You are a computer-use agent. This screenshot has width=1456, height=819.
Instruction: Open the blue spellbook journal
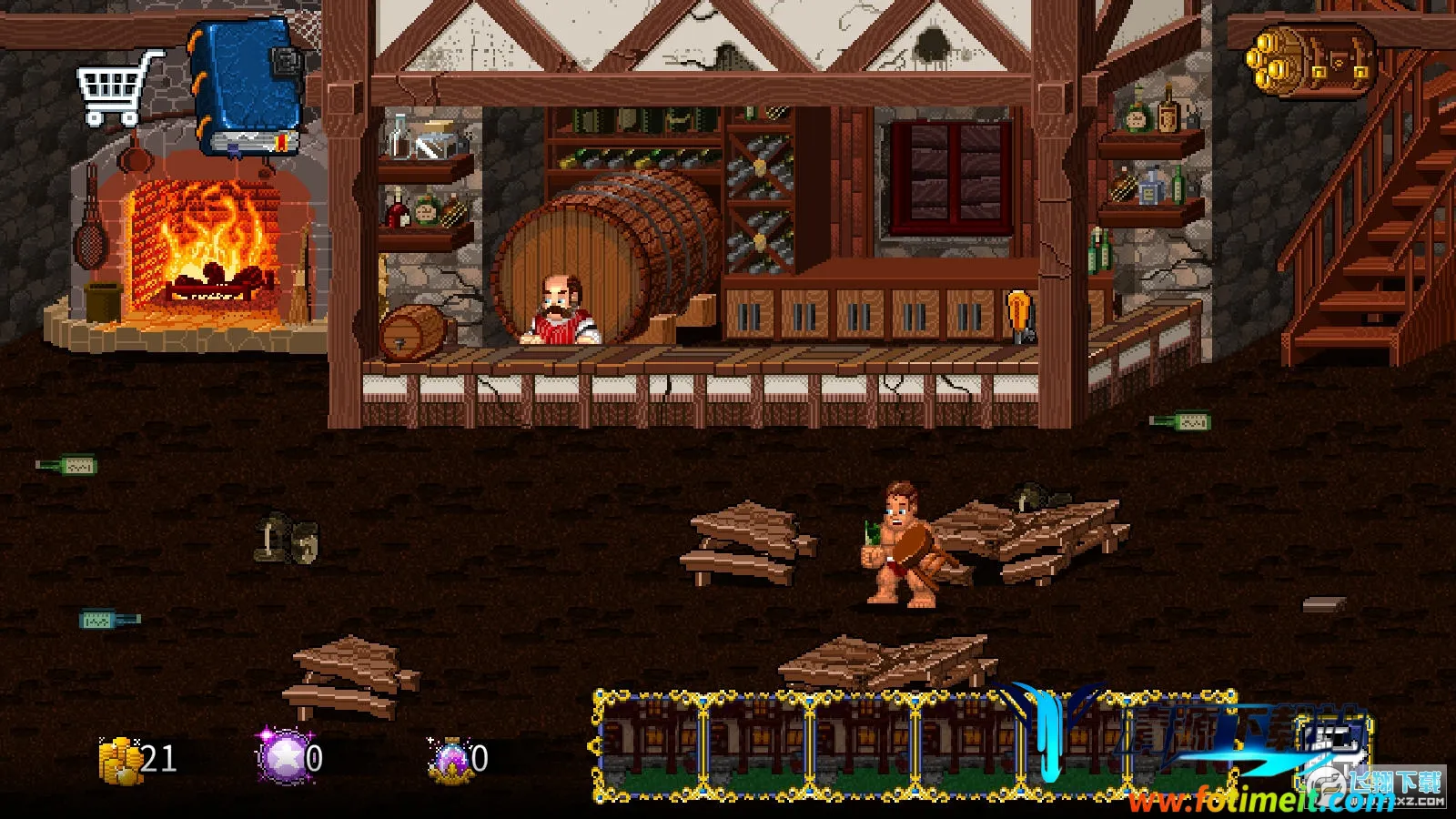coord(247,88)
